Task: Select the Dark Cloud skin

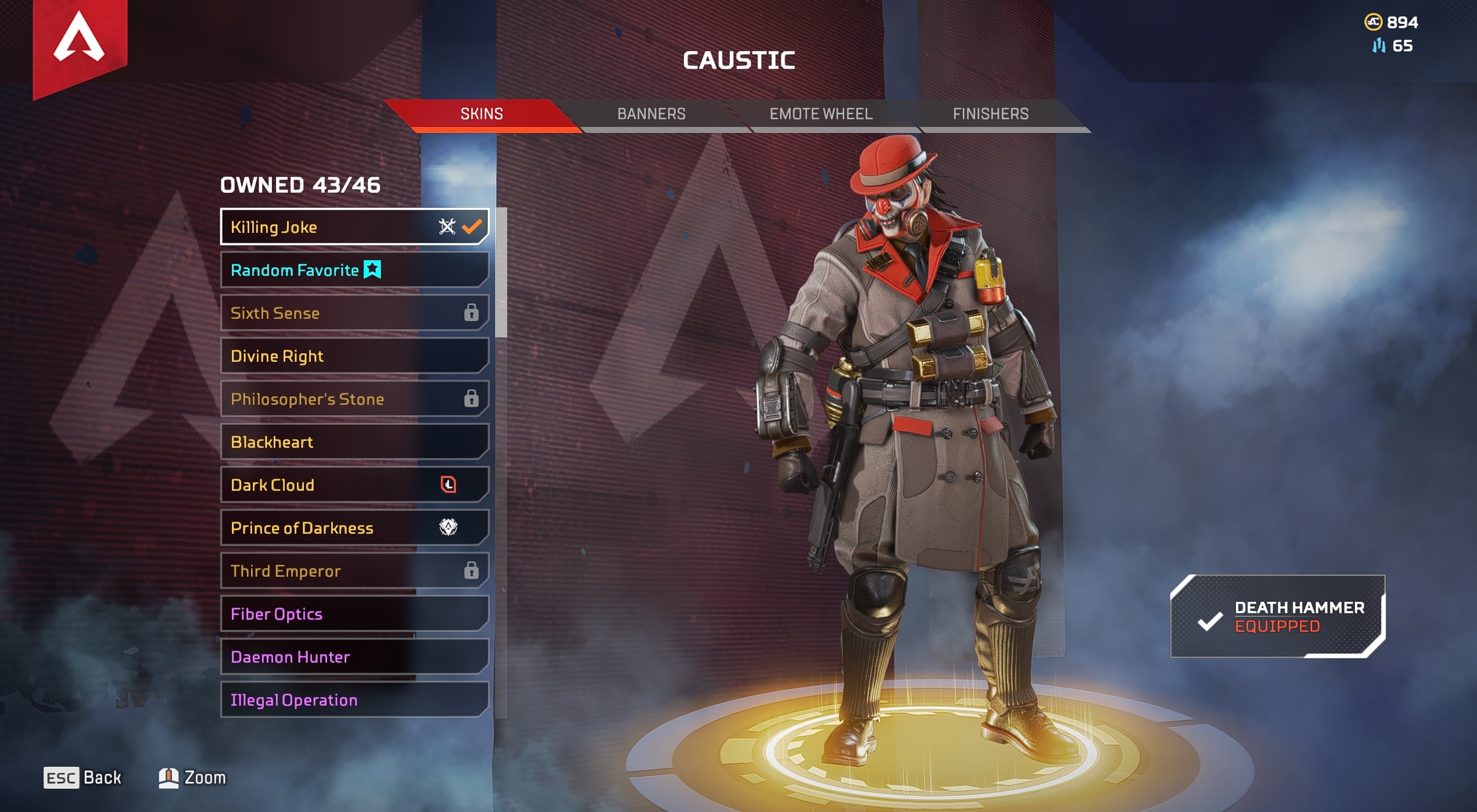Action: pos(354,484)
